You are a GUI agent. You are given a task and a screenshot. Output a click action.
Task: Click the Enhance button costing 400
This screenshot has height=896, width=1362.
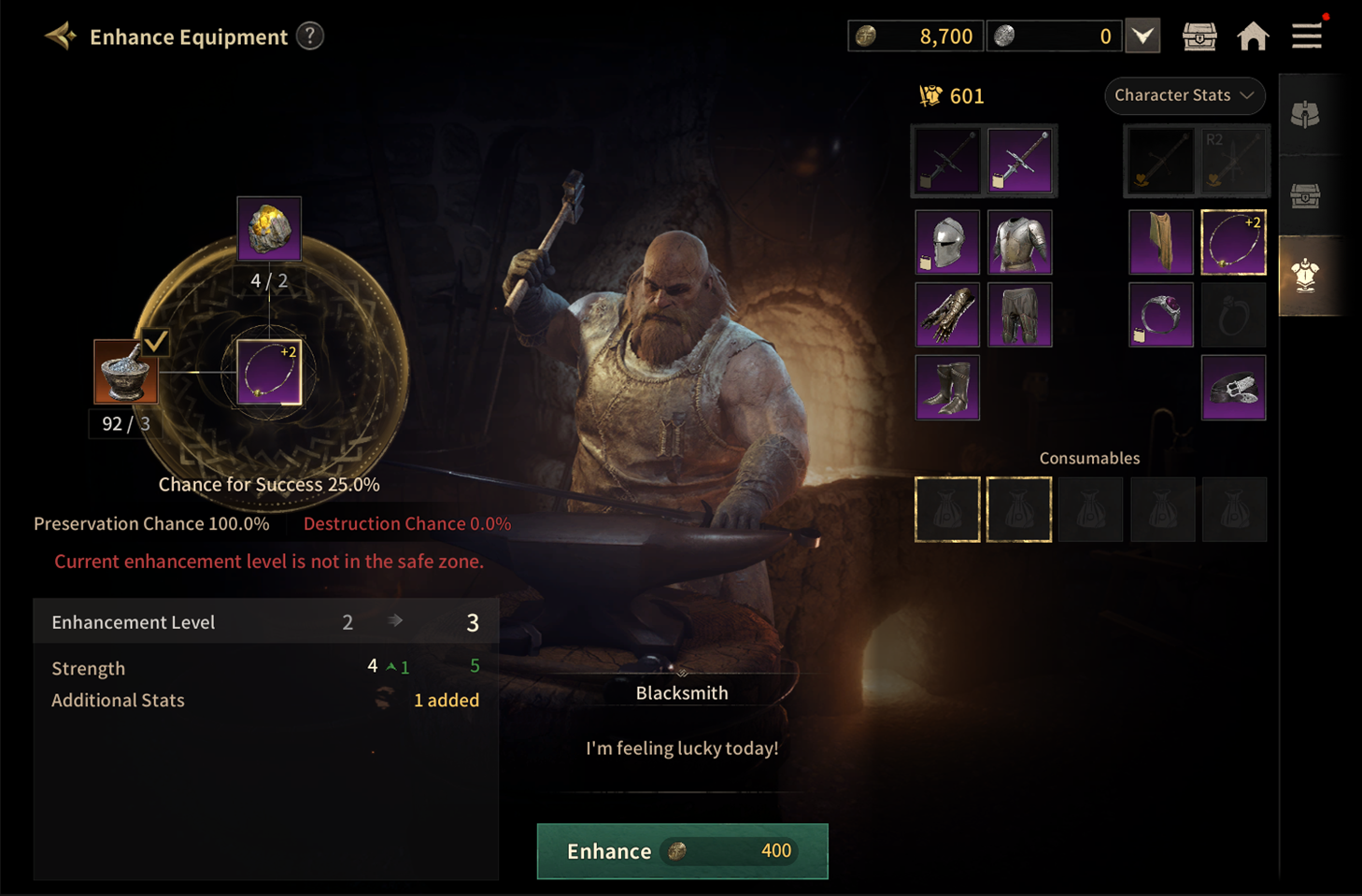(682, 851)
